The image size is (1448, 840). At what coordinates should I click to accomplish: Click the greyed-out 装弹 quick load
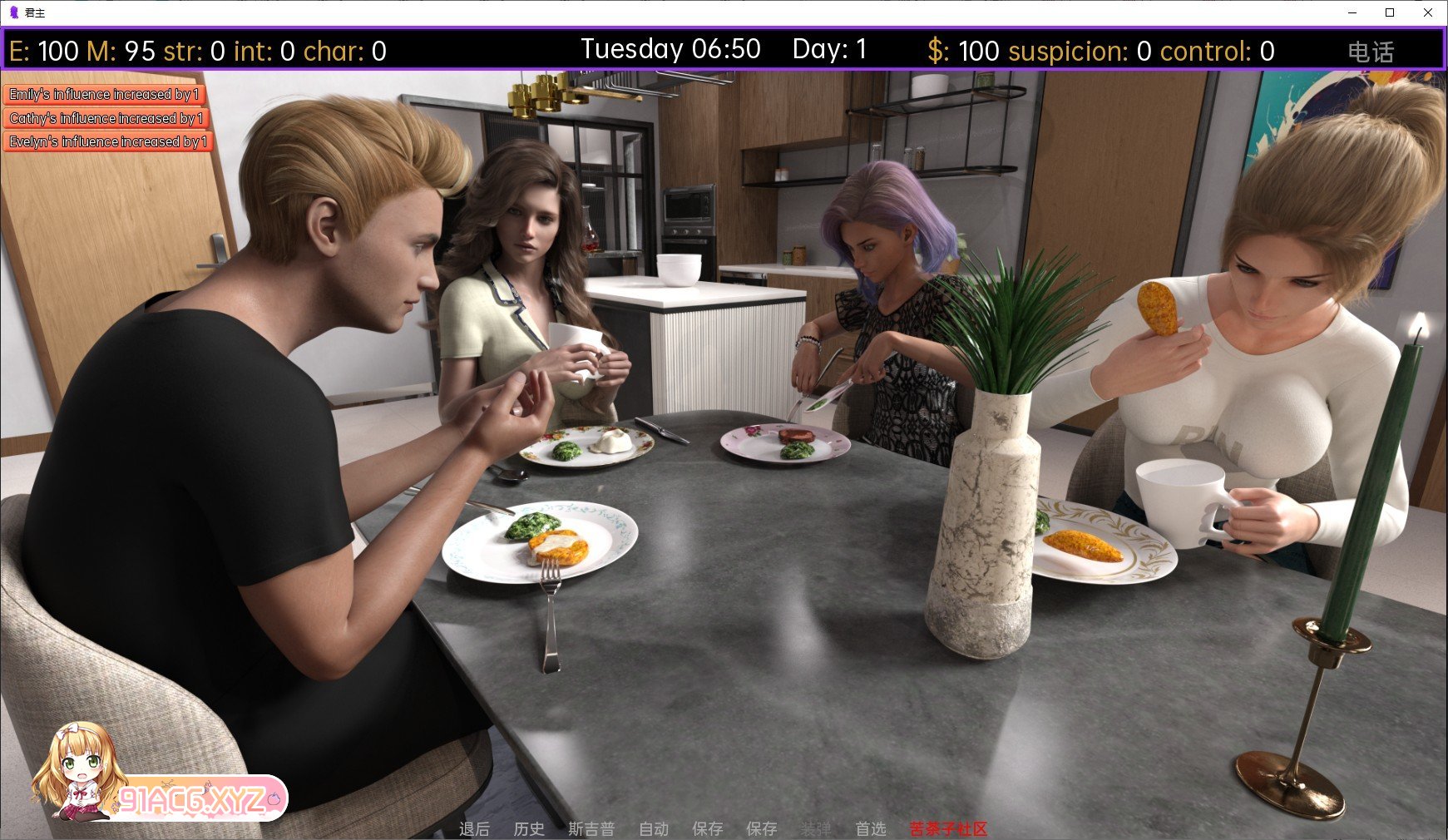point(816,828)
